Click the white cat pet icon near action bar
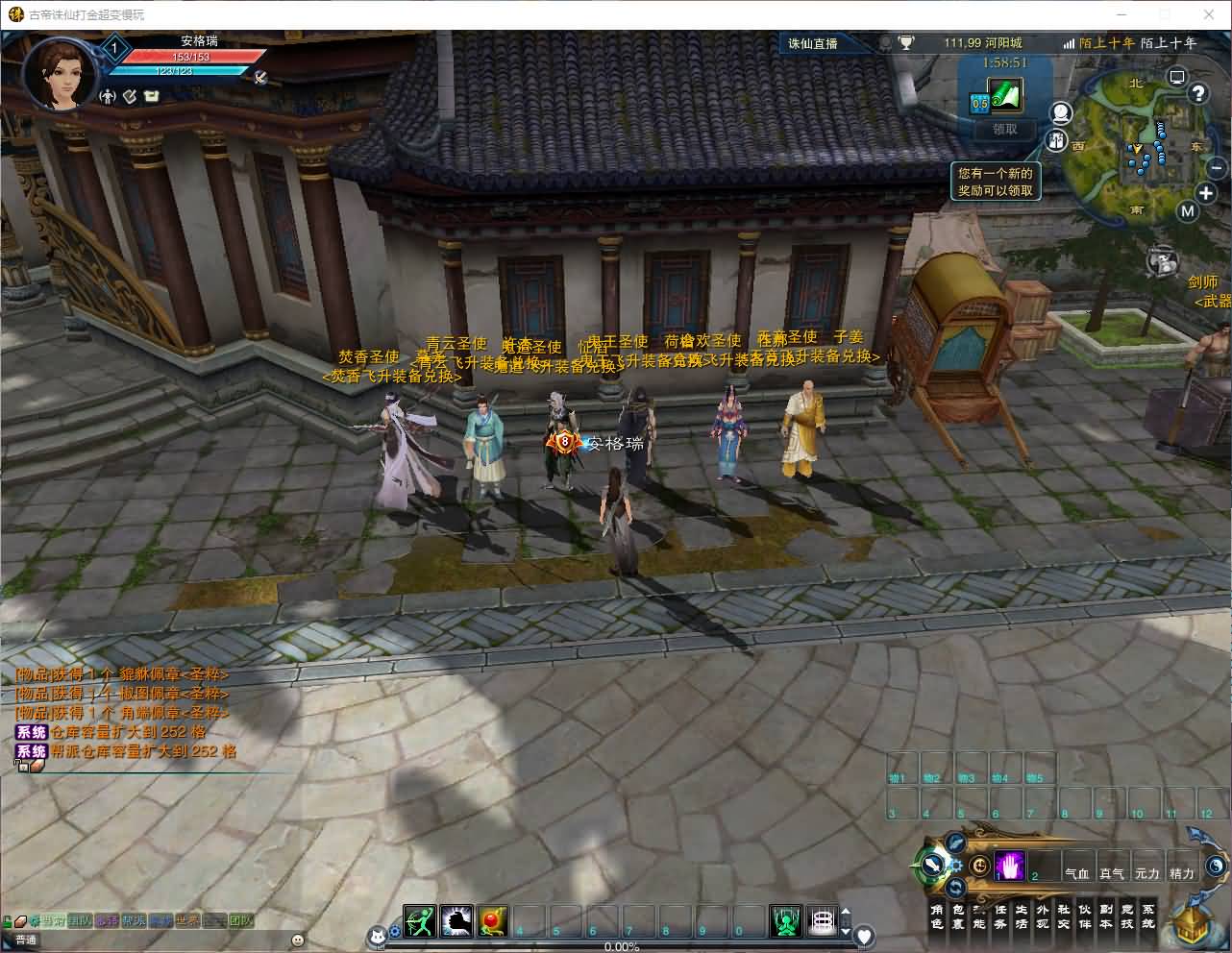 [x=377, y=937]
